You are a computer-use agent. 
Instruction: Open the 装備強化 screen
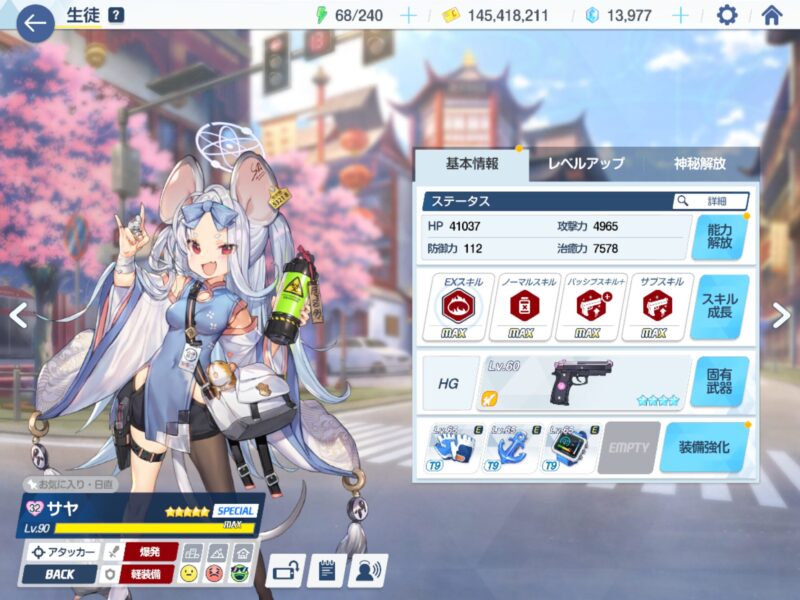[704, 447]
